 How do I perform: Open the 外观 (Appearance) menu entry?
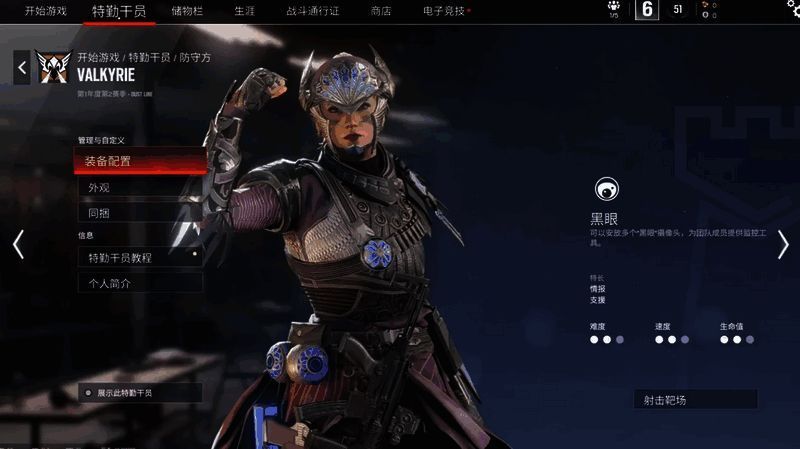[140, 187]
